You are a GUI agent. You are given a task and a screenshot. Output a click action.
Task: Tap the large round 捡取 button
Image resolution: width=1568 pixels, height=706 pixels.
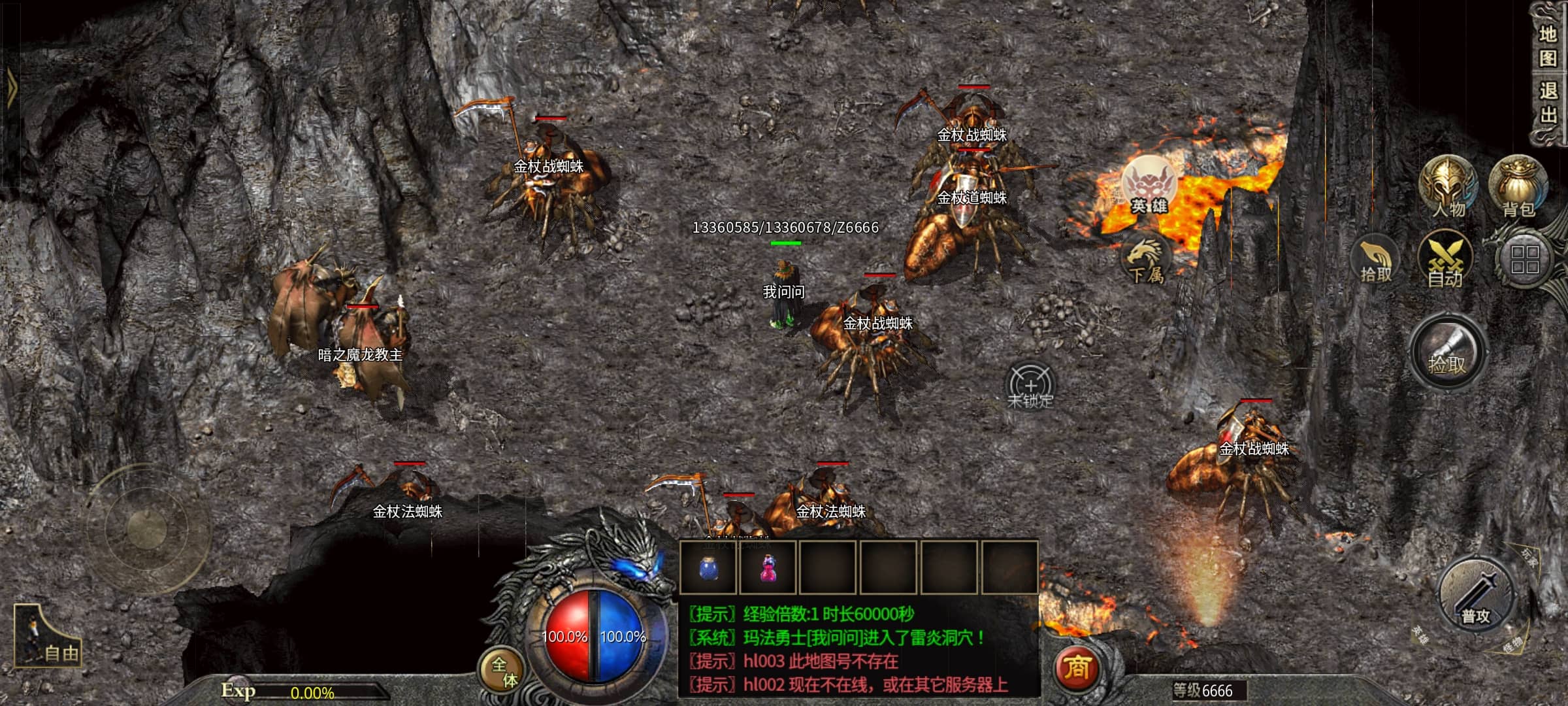pyautogui.click(x=1447, y=353)
